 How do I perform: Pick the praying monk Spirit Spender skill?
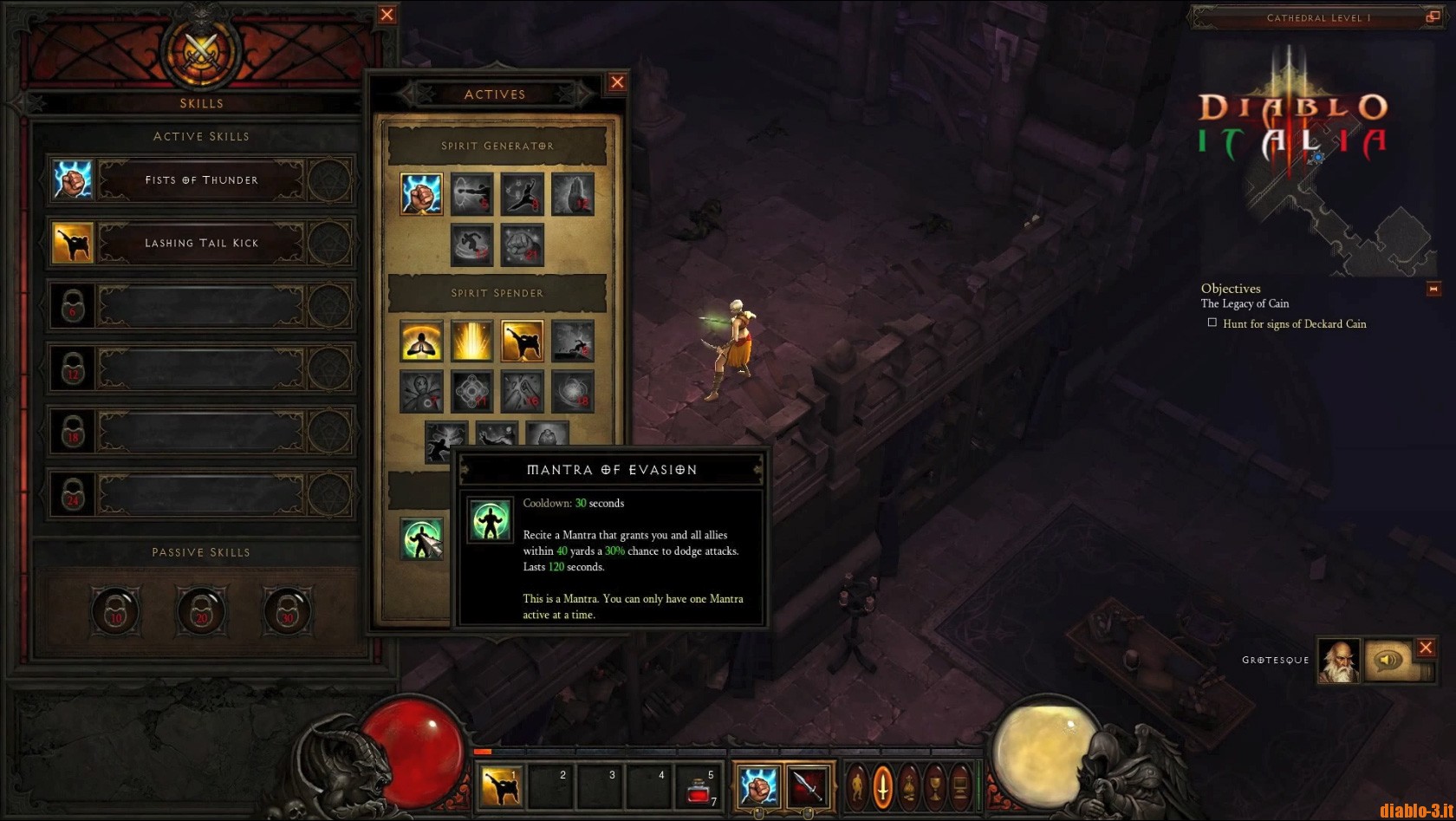(x=421, y=341)
